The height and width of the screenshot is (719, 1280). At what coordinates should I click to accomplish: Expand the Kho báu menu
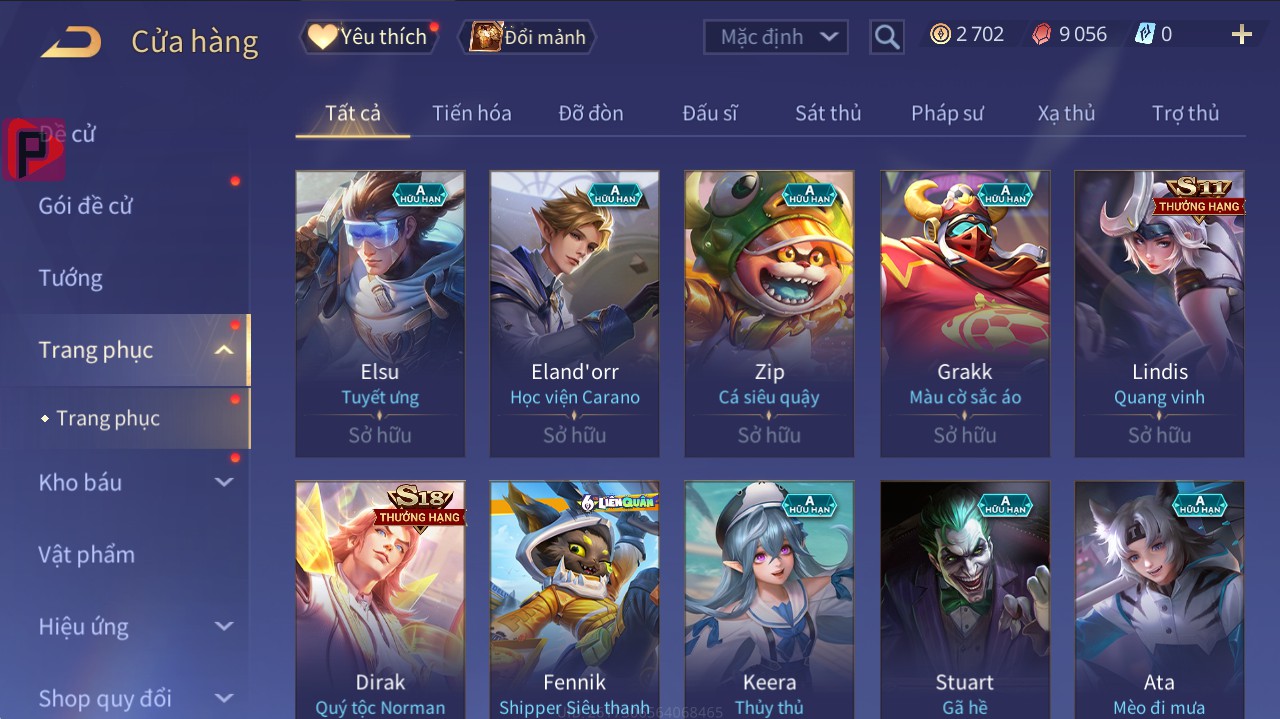click(x=135, y=482)
